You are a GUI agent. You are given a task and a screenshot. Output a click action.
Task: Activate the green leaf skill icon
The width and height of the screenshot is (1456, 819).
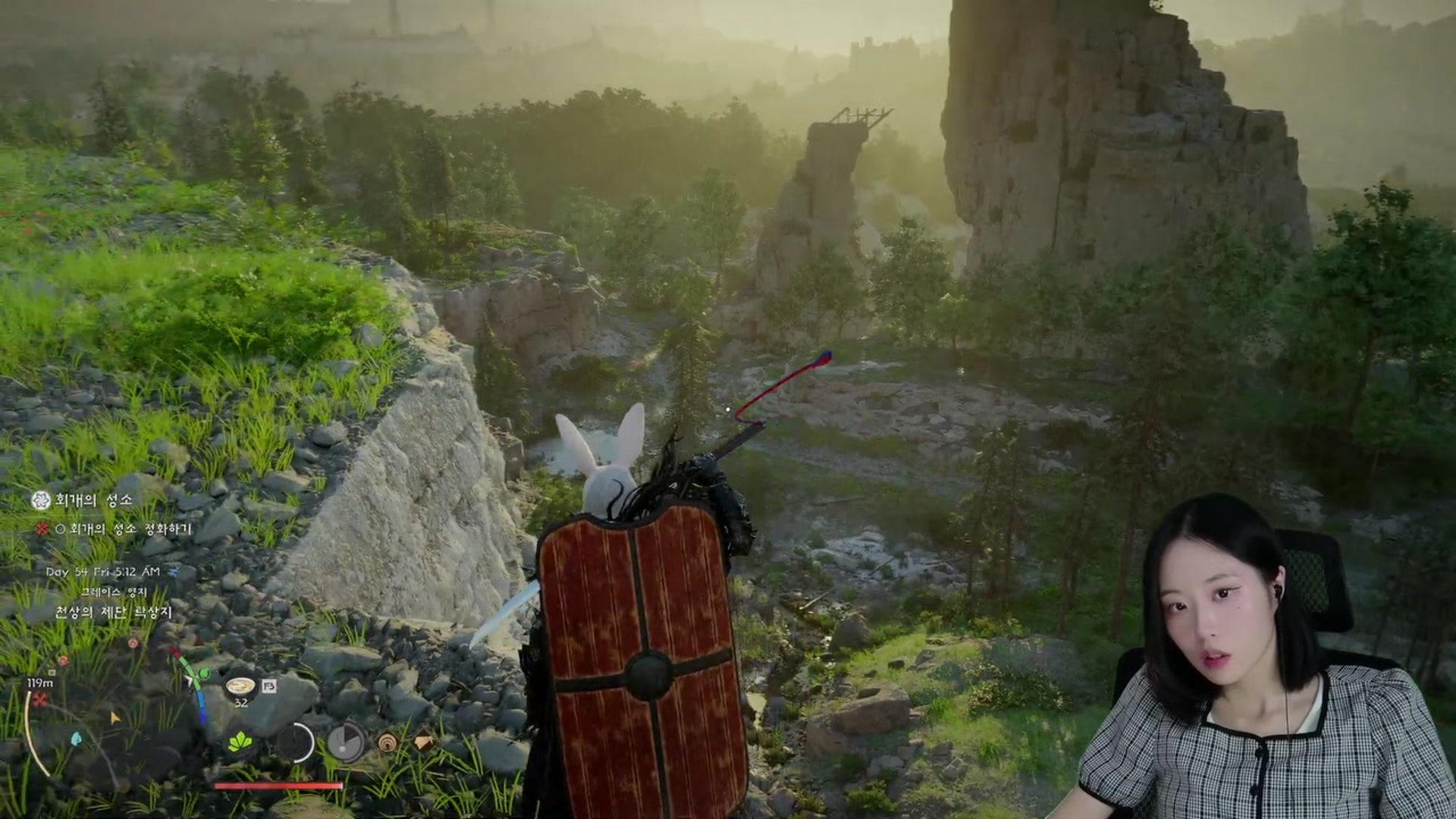coord(240,741)
